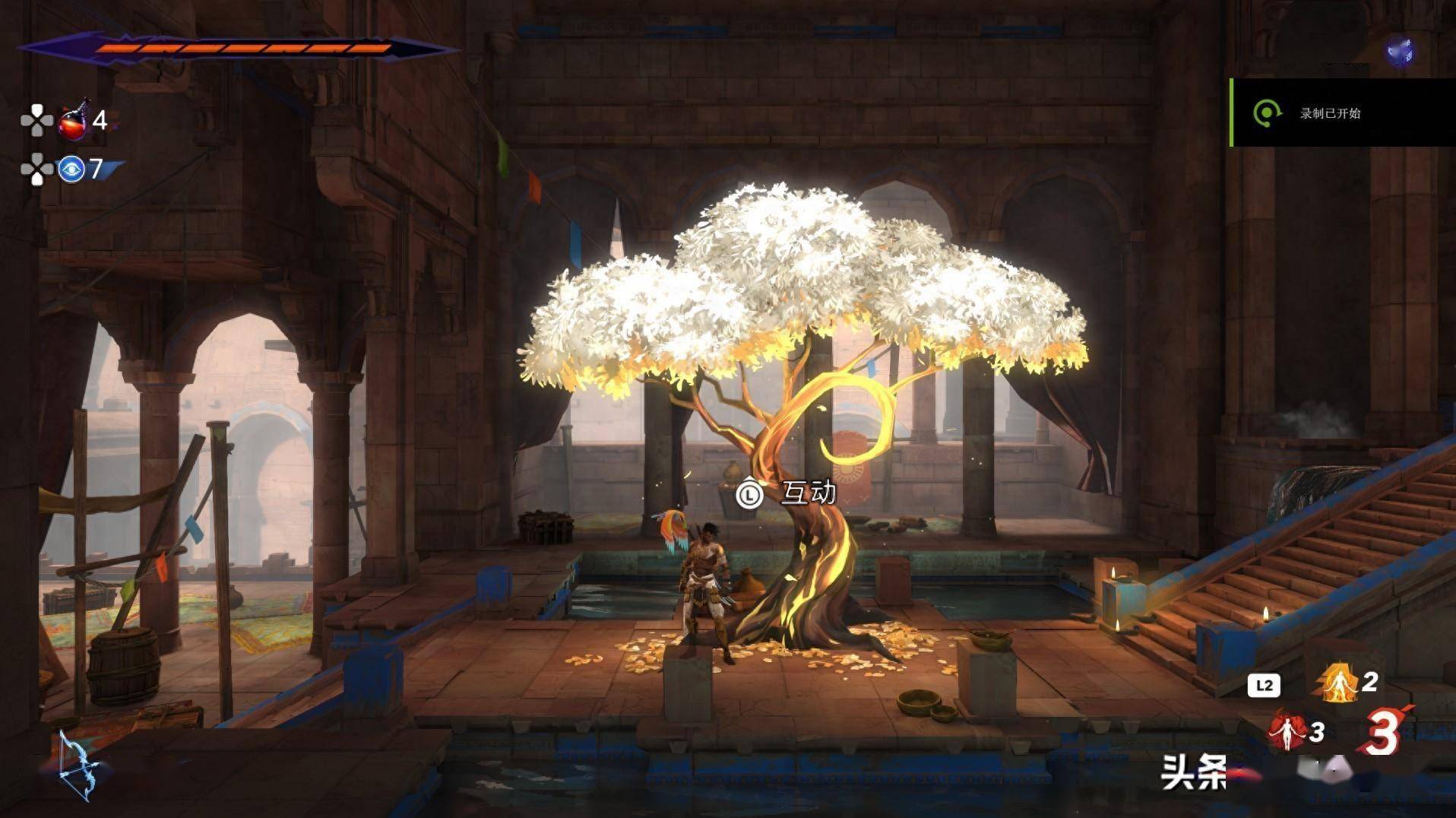The width and height of the screenshot is (1456, 818).
Task: Activate the orange Athra surge ability icon
Action: pyautogui.click(x=1338, y=682)
